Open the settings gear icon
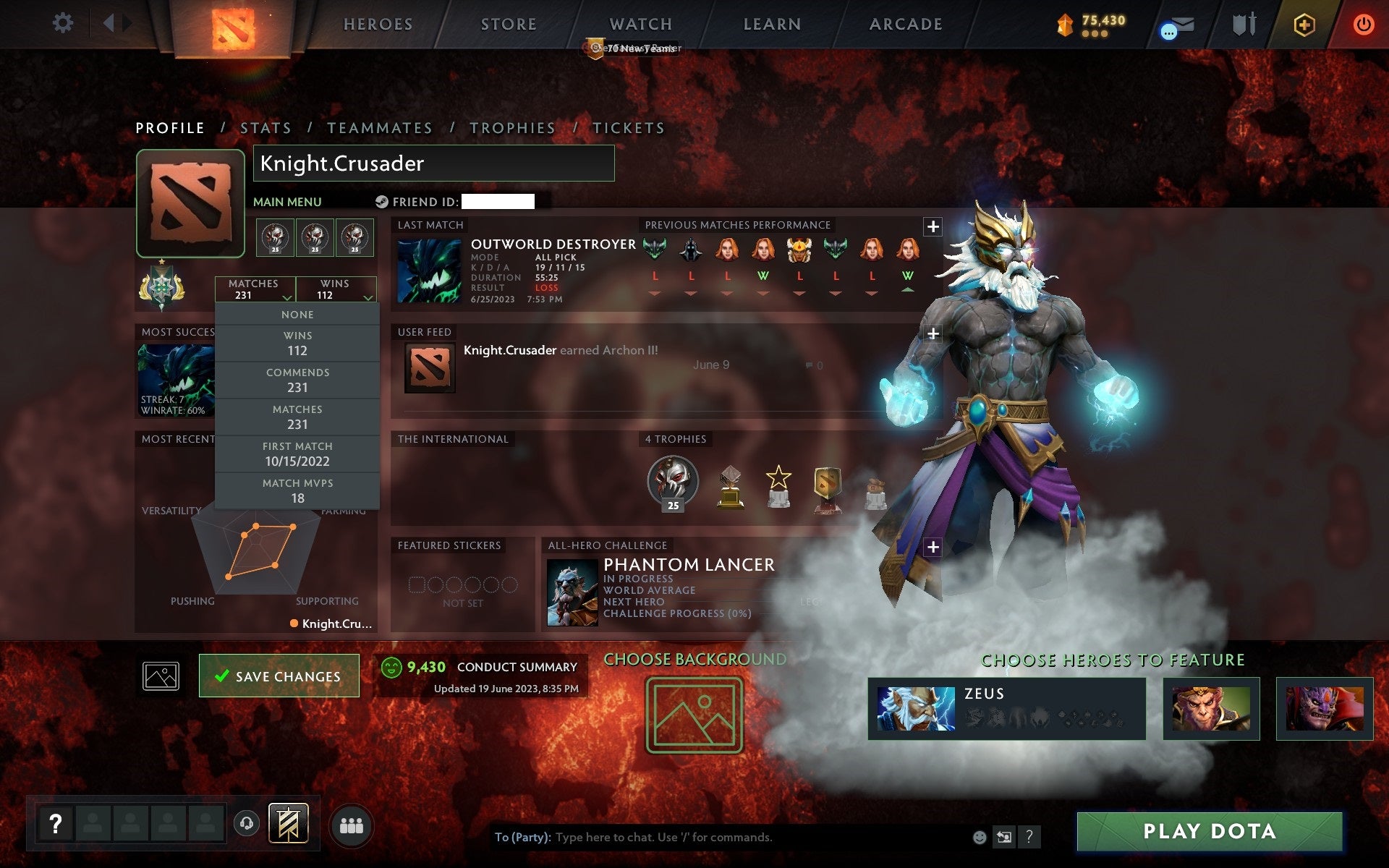 [64, 23]
